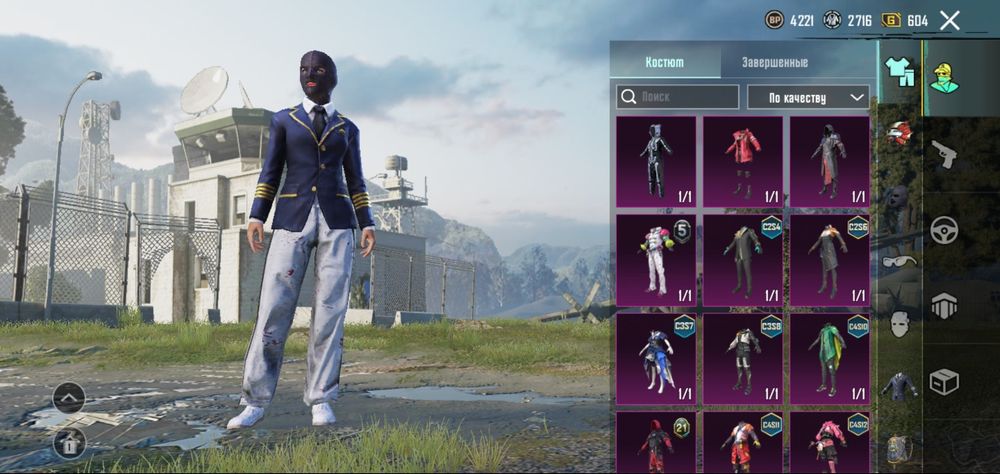This screenshot has height=474, width=1000.
Task: Open the pistol weapon skins section
Action: [x=943, y=154]
